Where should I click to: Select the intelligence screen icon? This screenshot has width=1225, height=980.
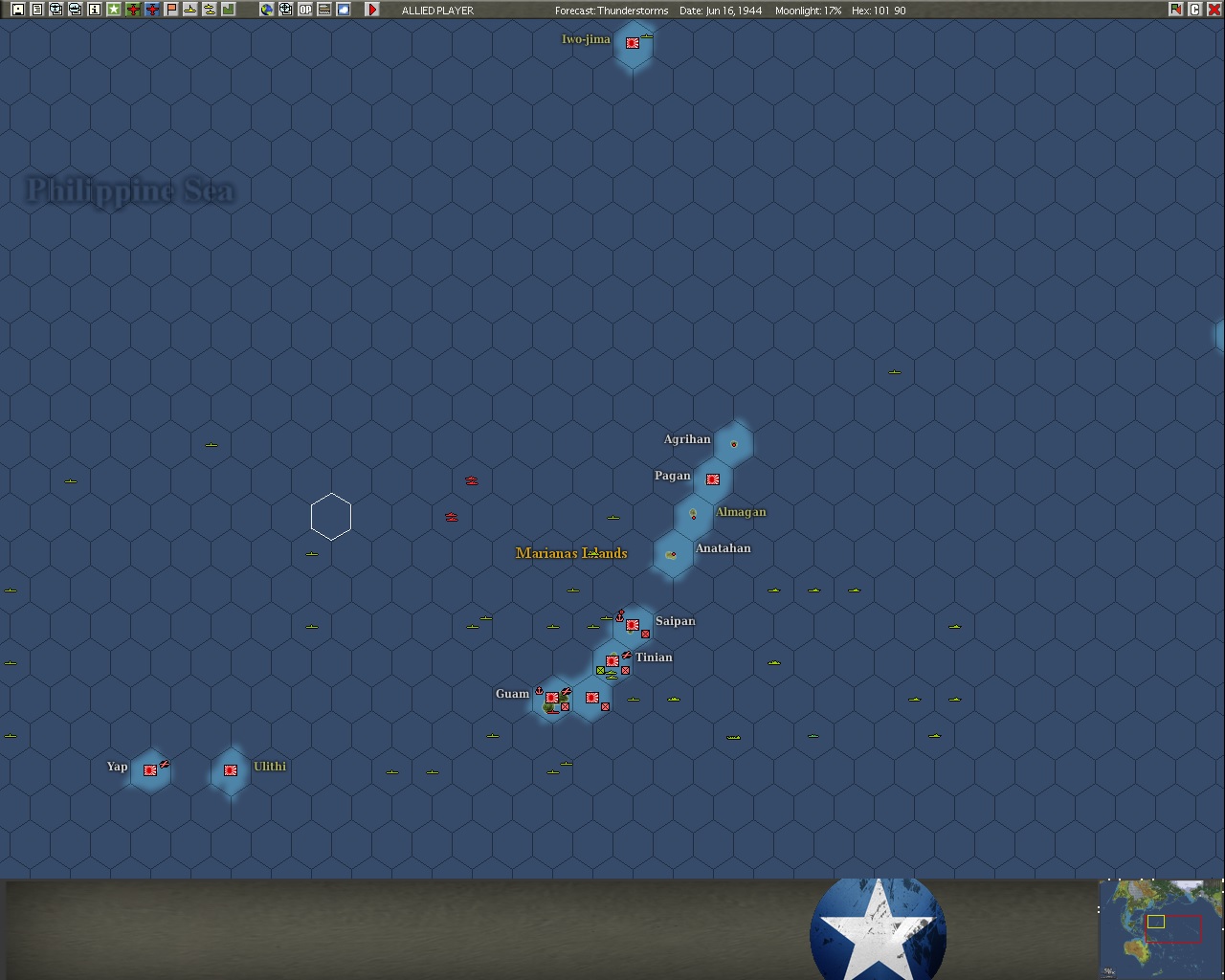pos(55,10)
